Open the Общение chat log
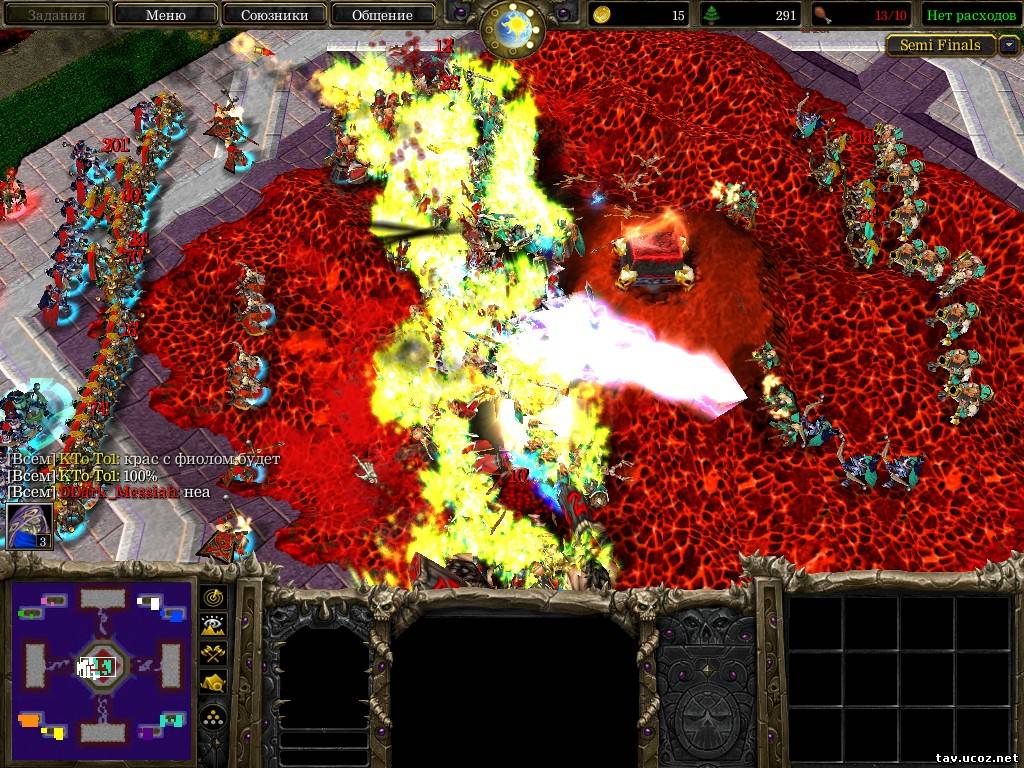Image resolution: width=1024 pixels, height=768 pixels. 381,15
